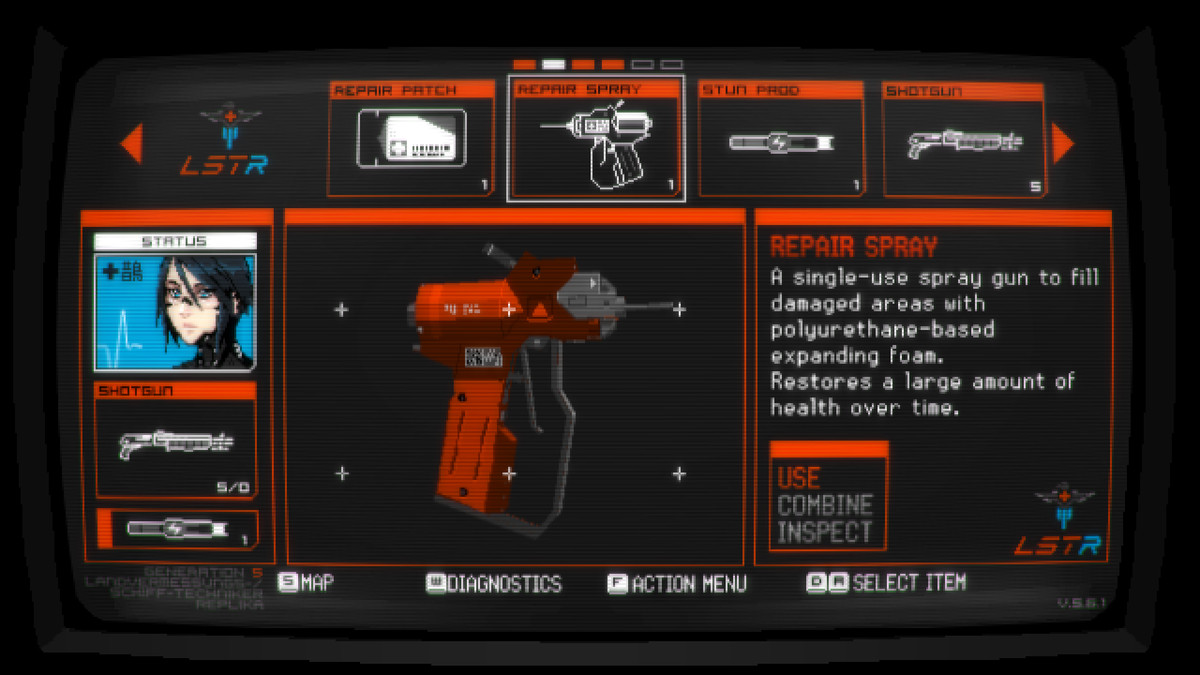Screen dimensions: 1200x675
Task: Open the Map screen
Action: tap(306, 583)
